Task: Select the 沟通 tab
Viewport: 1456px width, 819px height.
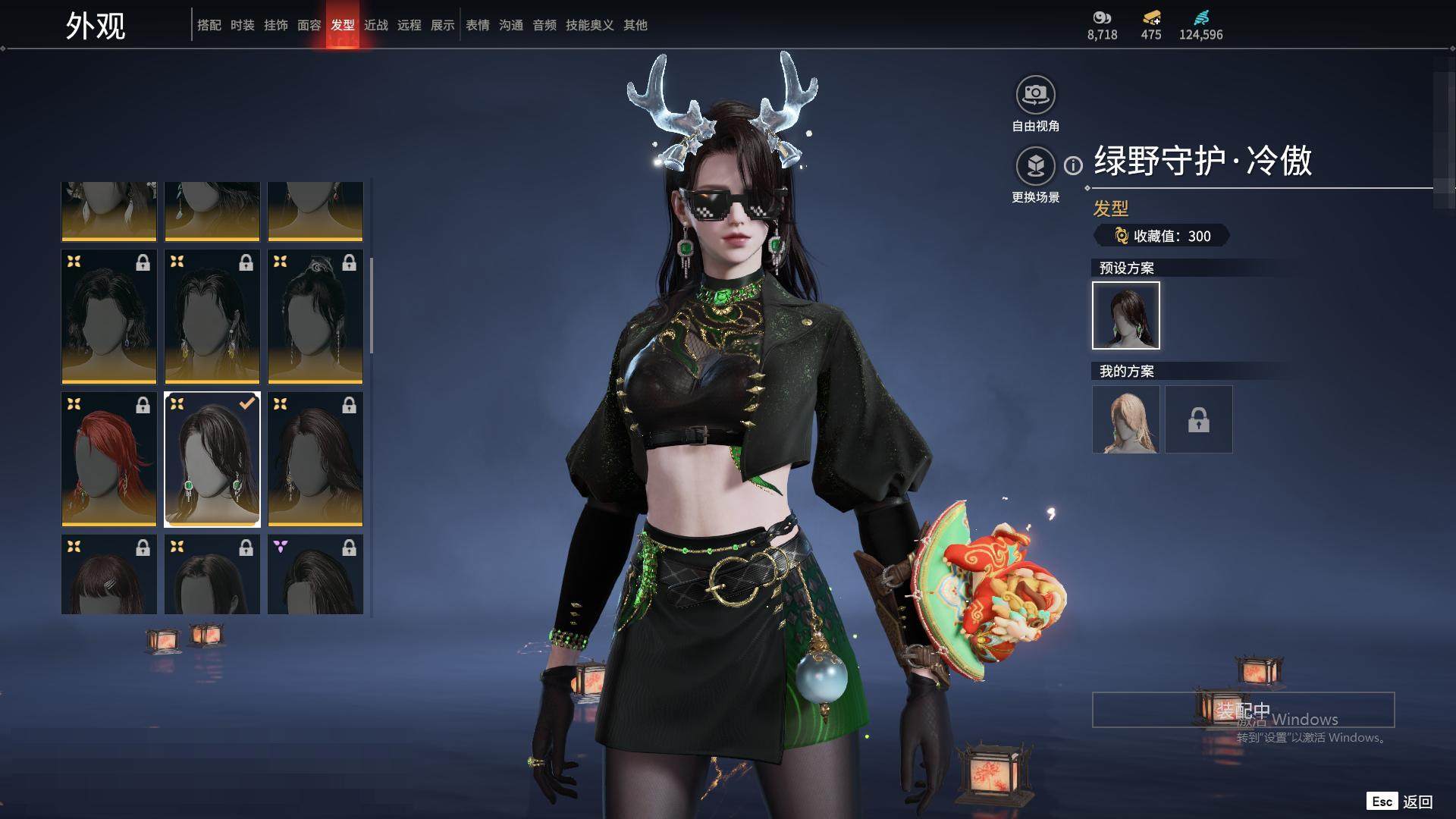Action: point(510,25)
